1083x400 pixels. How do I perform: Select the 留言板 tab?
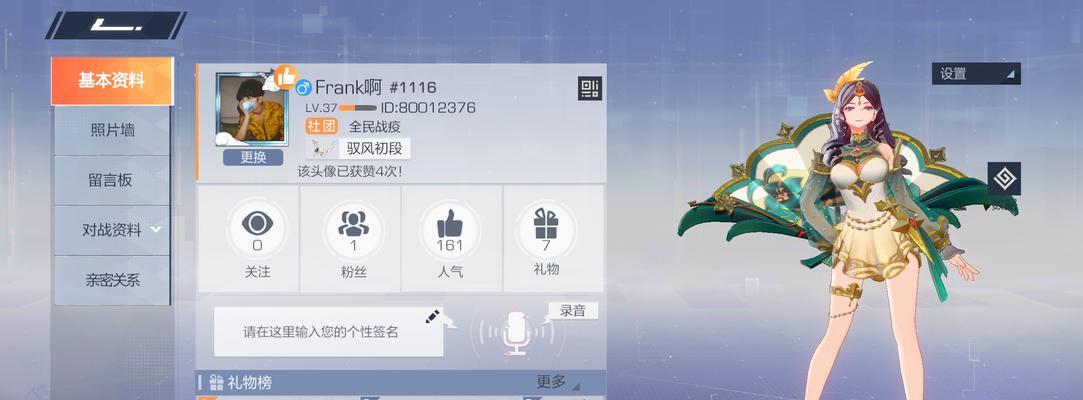[x=110, y=180]
